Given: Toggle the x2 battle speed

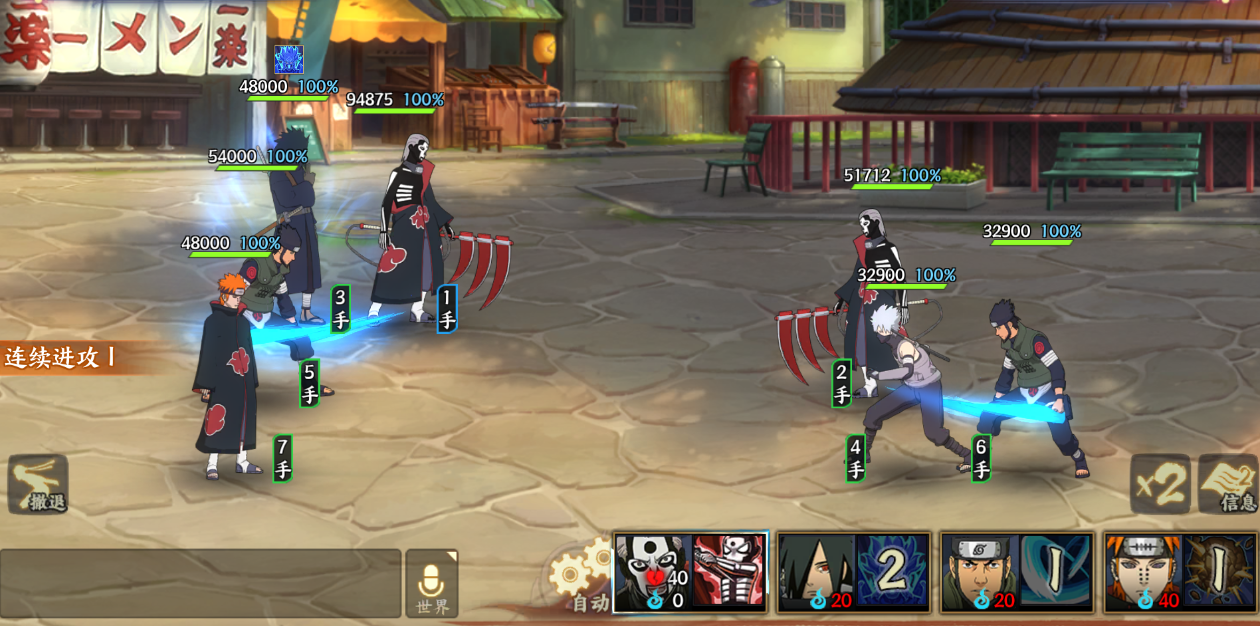Looking at the screenshot, I should [x=1160, y=484].
